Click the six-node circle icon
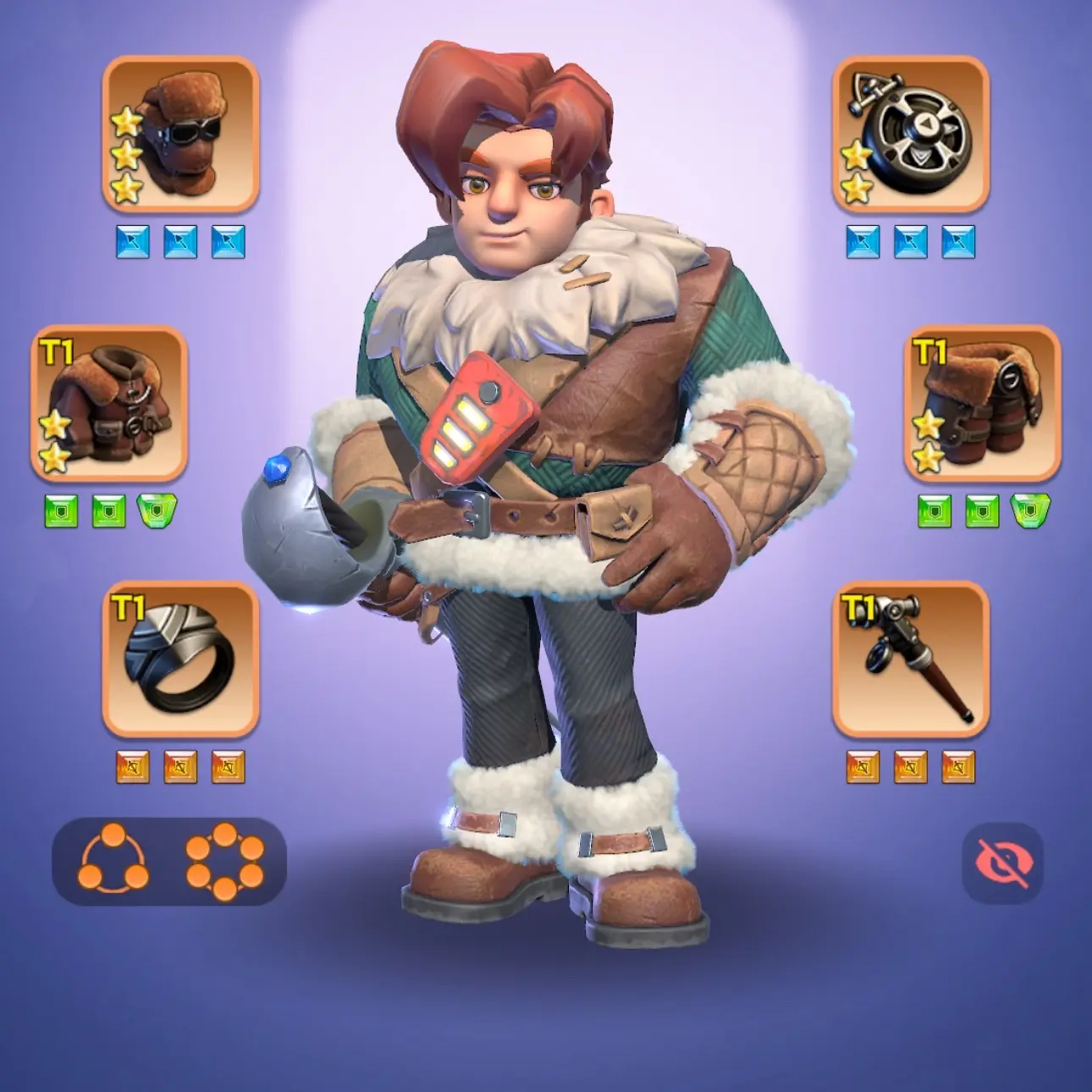 pyautogui.click(x=225, y=862)
